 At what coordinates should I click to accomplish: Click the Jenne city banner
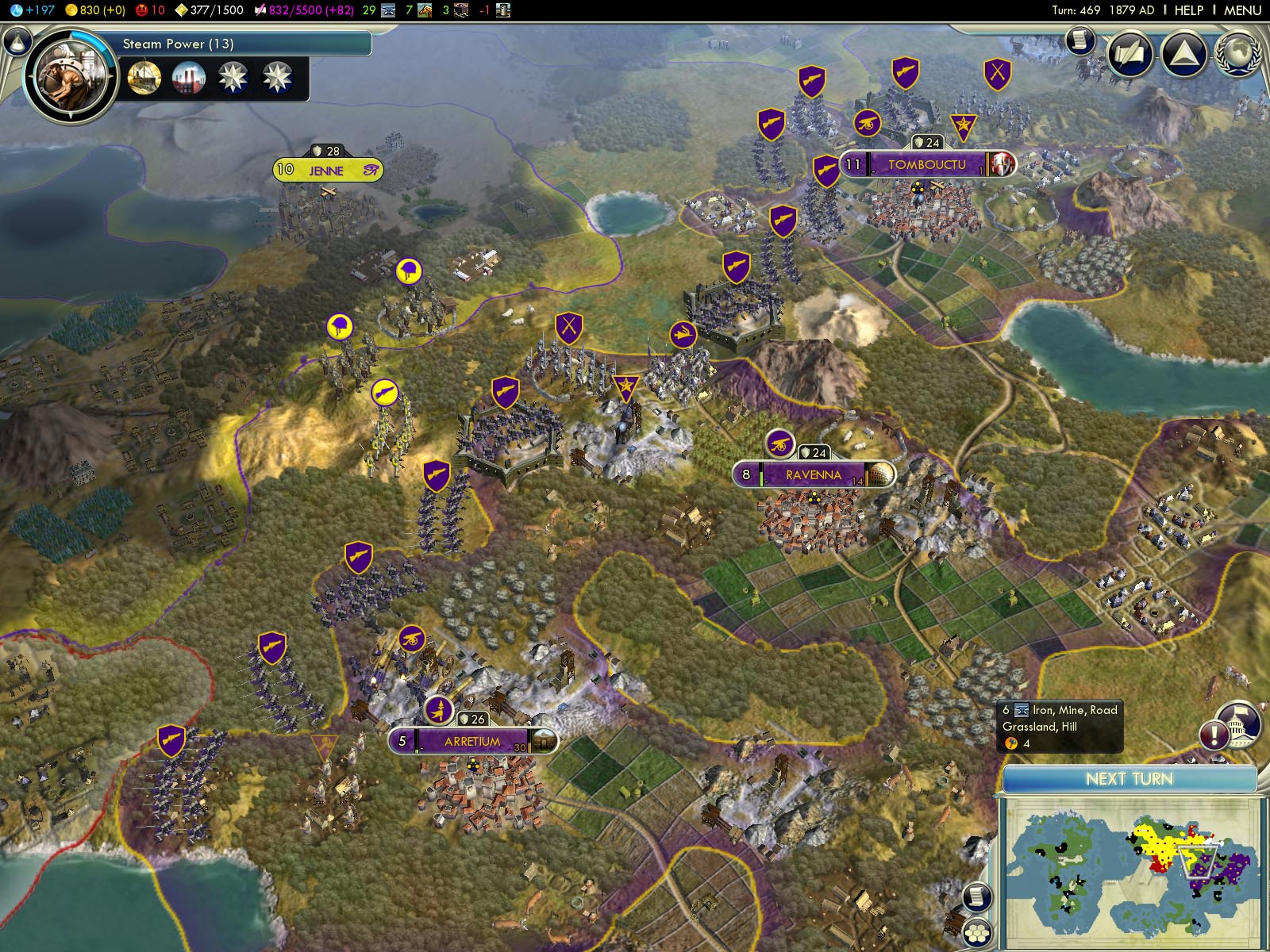(327, 170)
